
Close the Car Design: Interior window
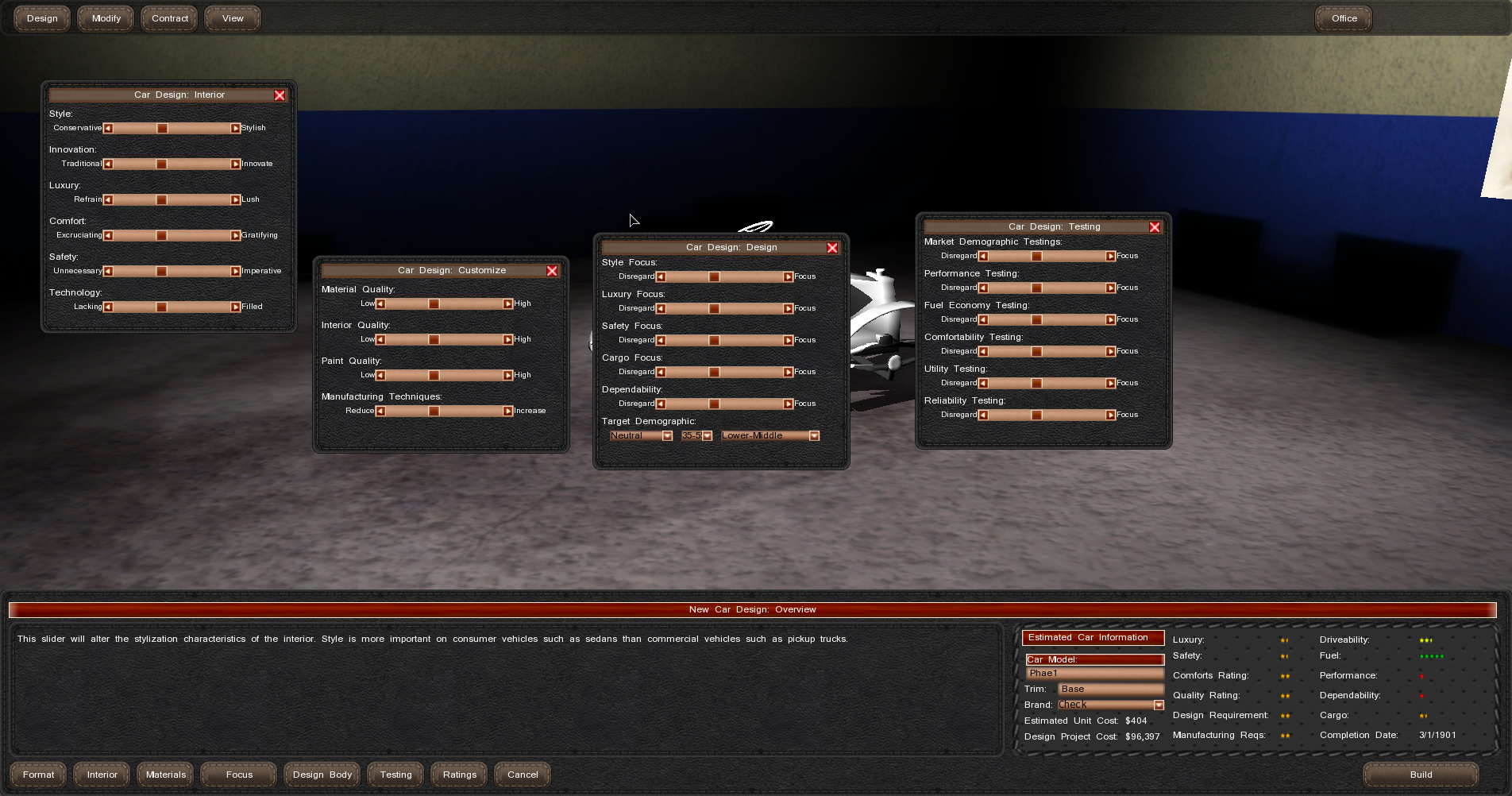pos(280,95)
